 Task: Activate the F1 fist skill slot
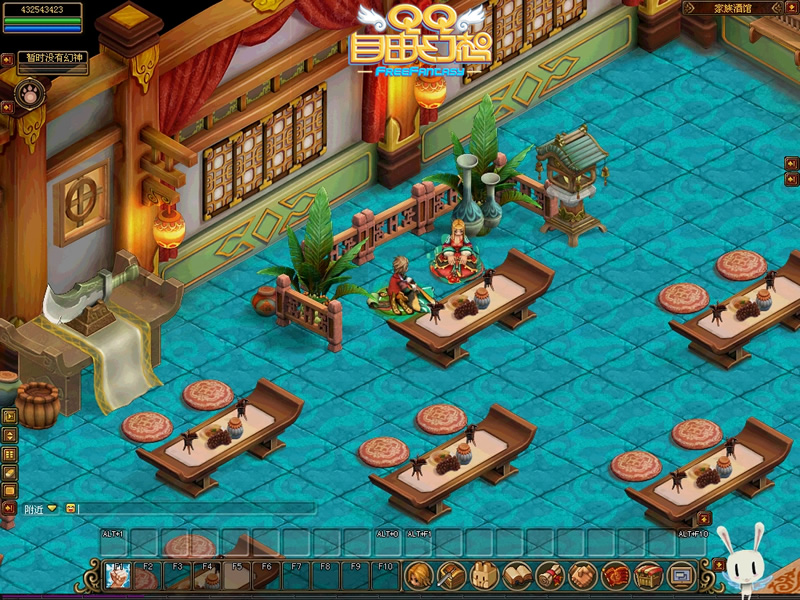click(x=116, y=574)
